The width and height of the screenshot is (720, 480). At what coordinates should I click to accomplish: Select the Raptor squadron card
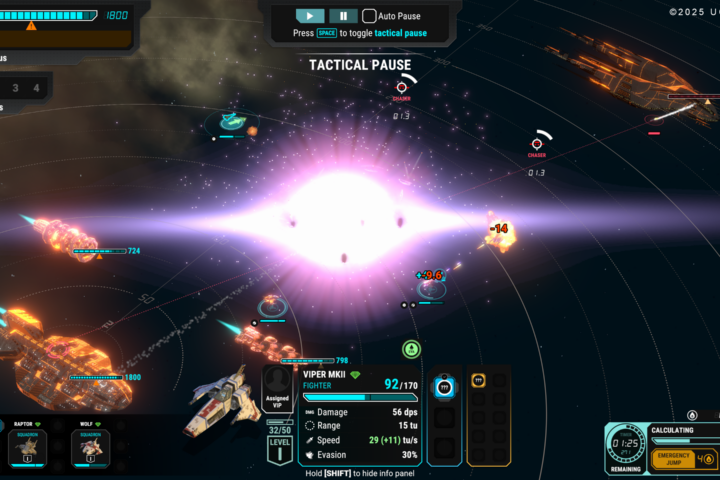click(24, 445)
